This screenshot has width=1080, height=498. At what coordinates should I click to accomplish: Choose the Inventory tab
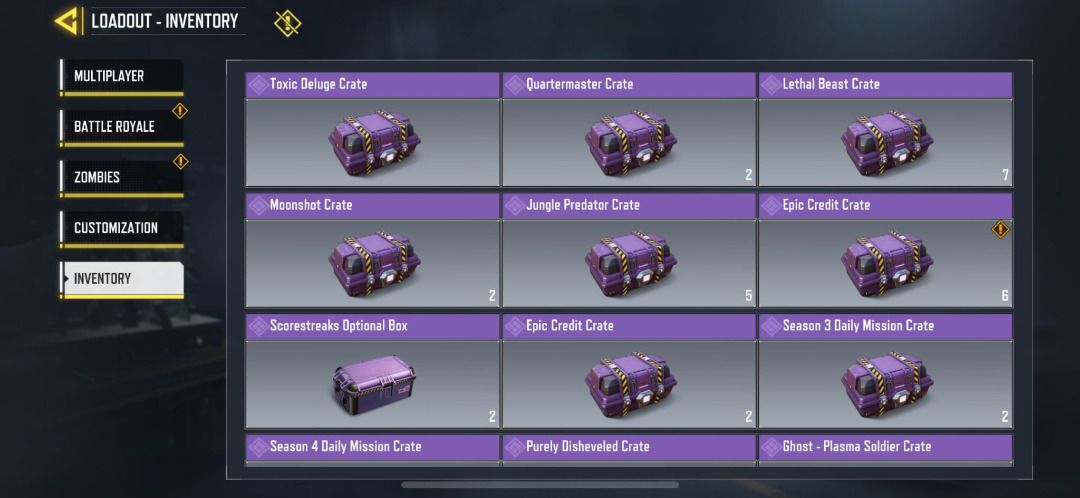[121, 279]
